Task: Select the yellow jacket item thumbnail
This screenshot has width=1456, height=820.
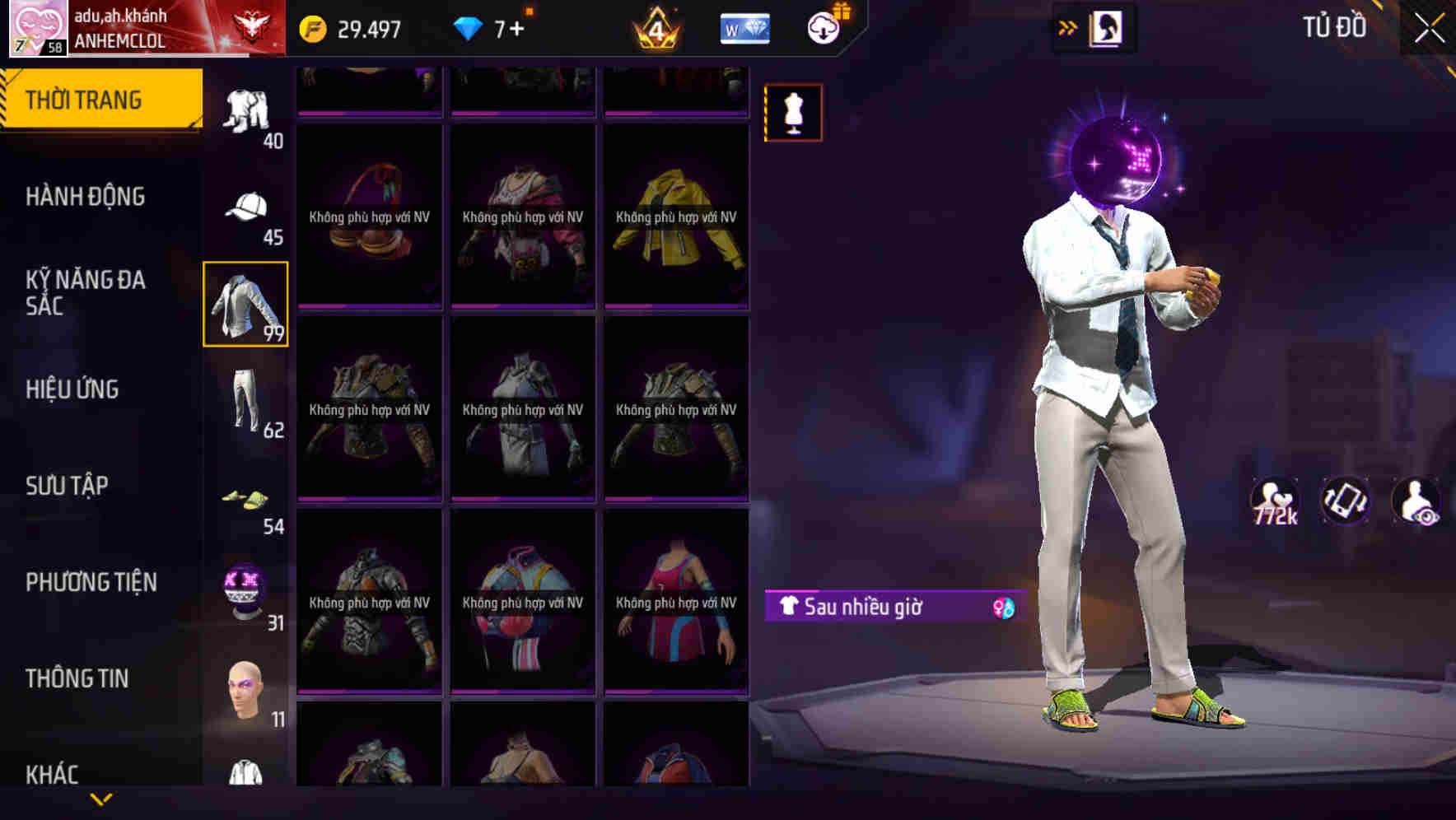Action: (675, 218)
